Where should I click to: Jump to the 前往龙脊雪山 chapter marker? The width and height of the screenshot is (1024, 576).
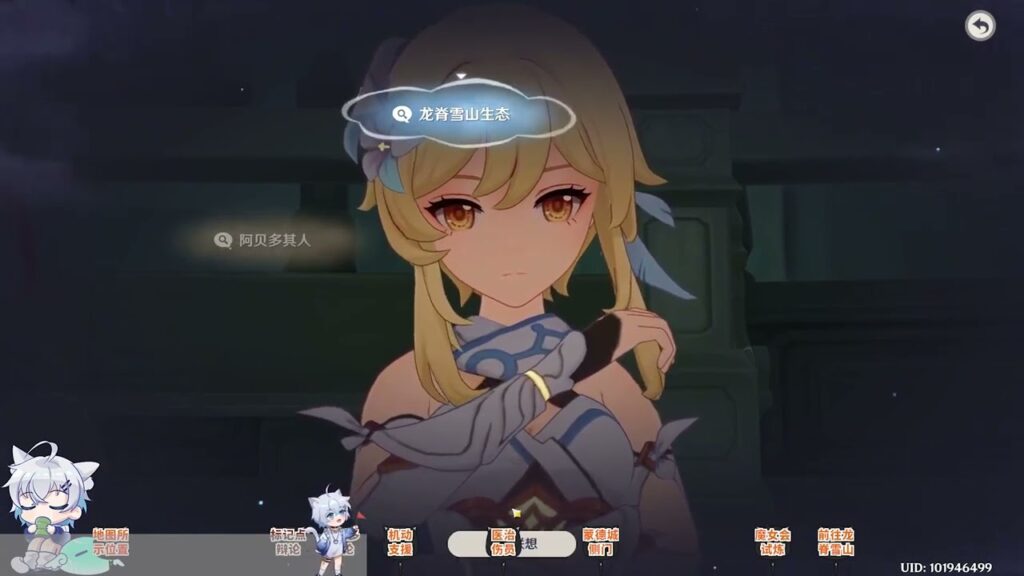pyautogui.click(x=835, y=542)
